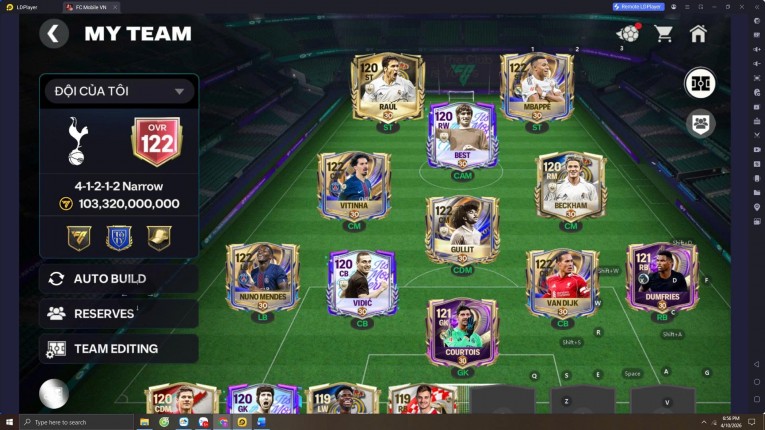Viewport: 765px width, 430px height.
Task: Open the shopping cart store
Action: coord(663,34)
